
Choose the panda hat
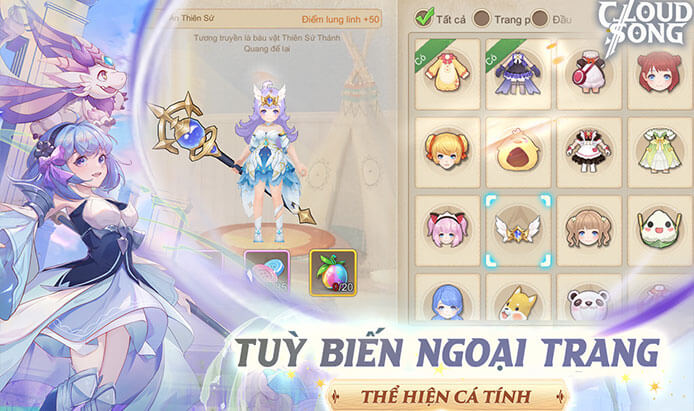589,302
